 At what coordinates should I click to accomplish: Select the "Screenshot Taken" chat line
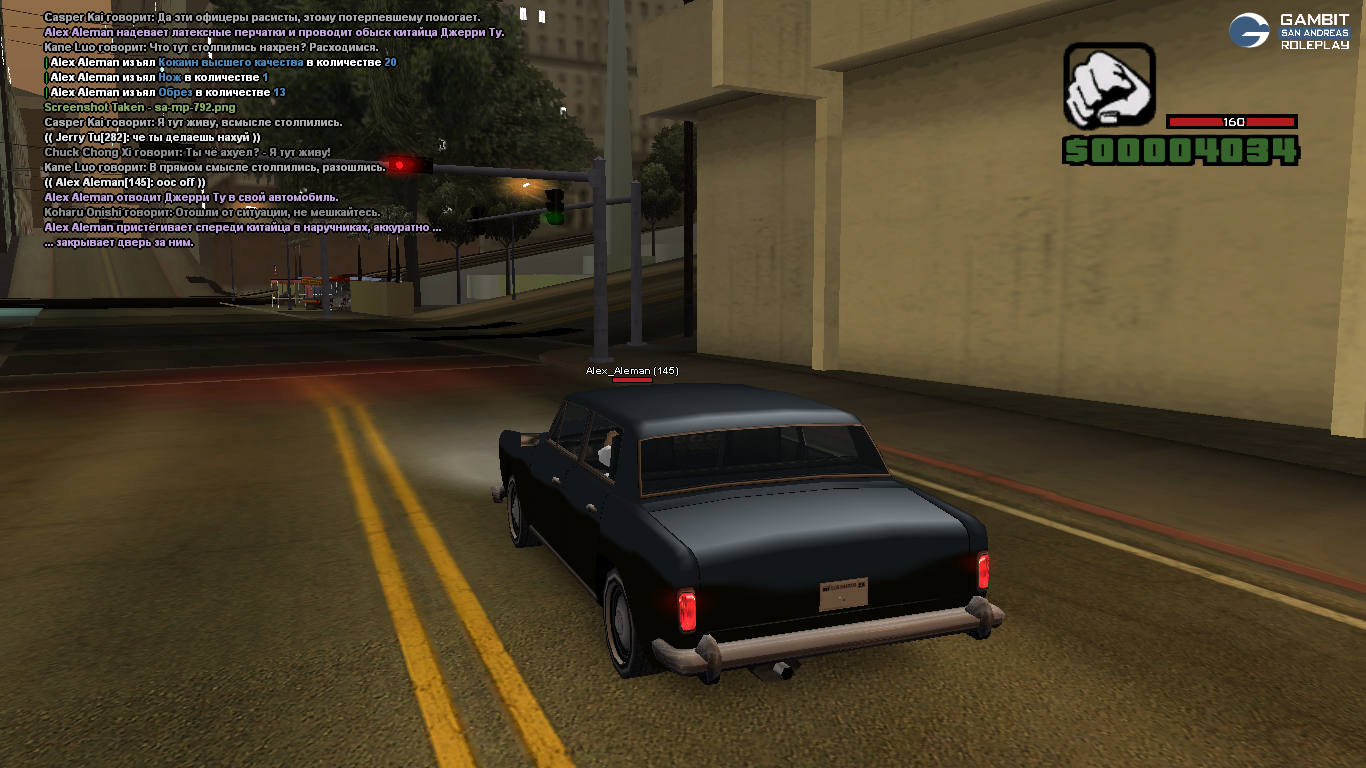[x=140, y=107]
